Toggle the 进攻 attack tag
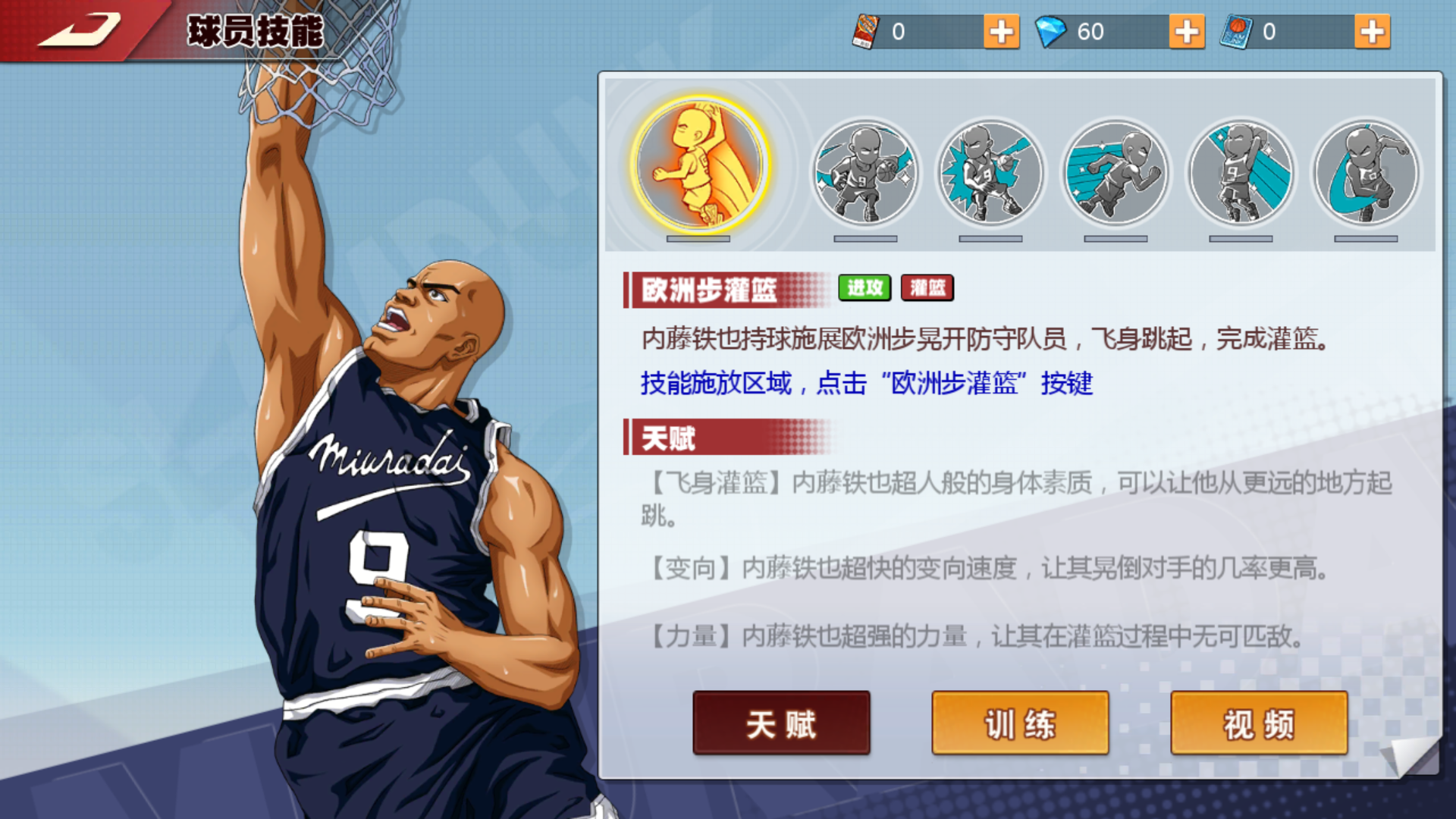 (864, 288)
